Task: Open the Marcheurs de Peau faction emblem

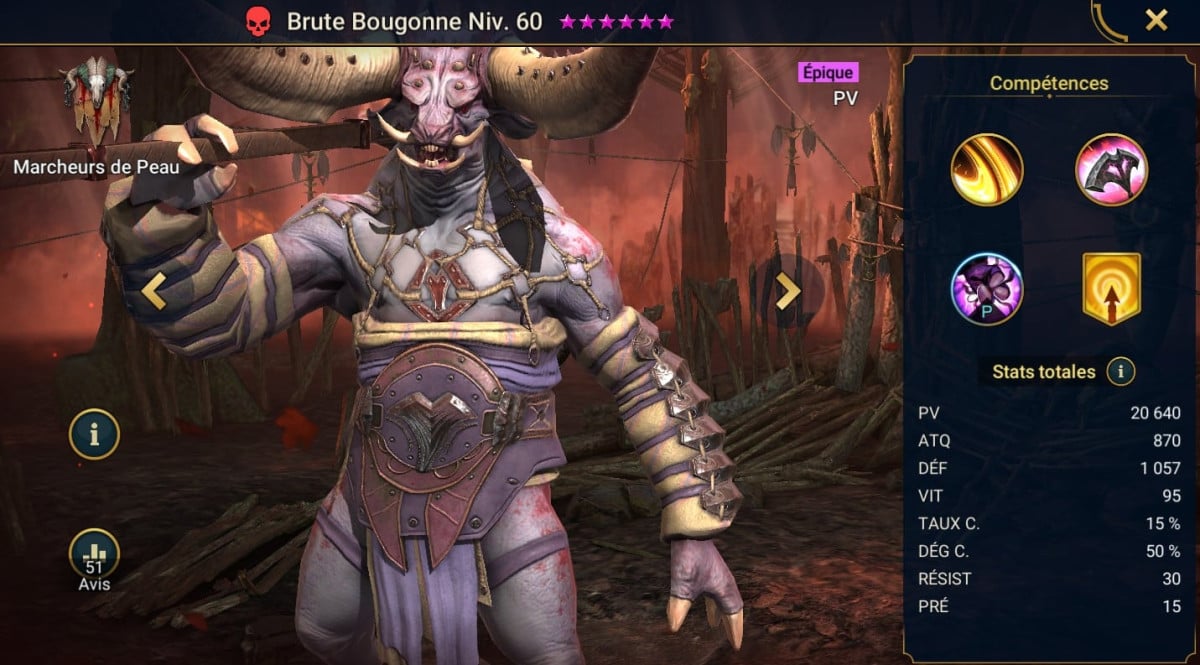Action: point(96,101)
